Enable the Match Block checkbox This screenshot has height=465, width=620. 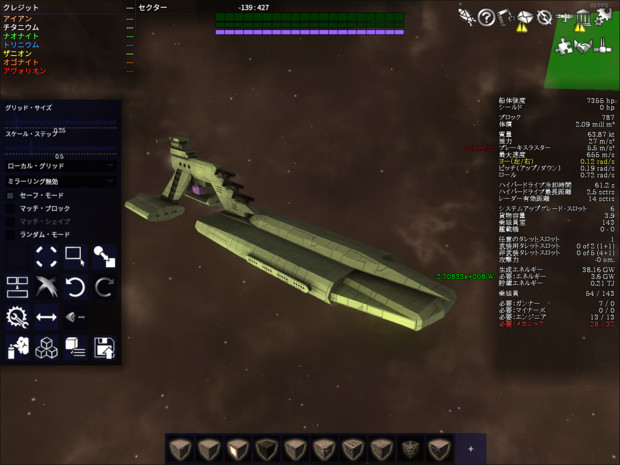tap(11, 208)
